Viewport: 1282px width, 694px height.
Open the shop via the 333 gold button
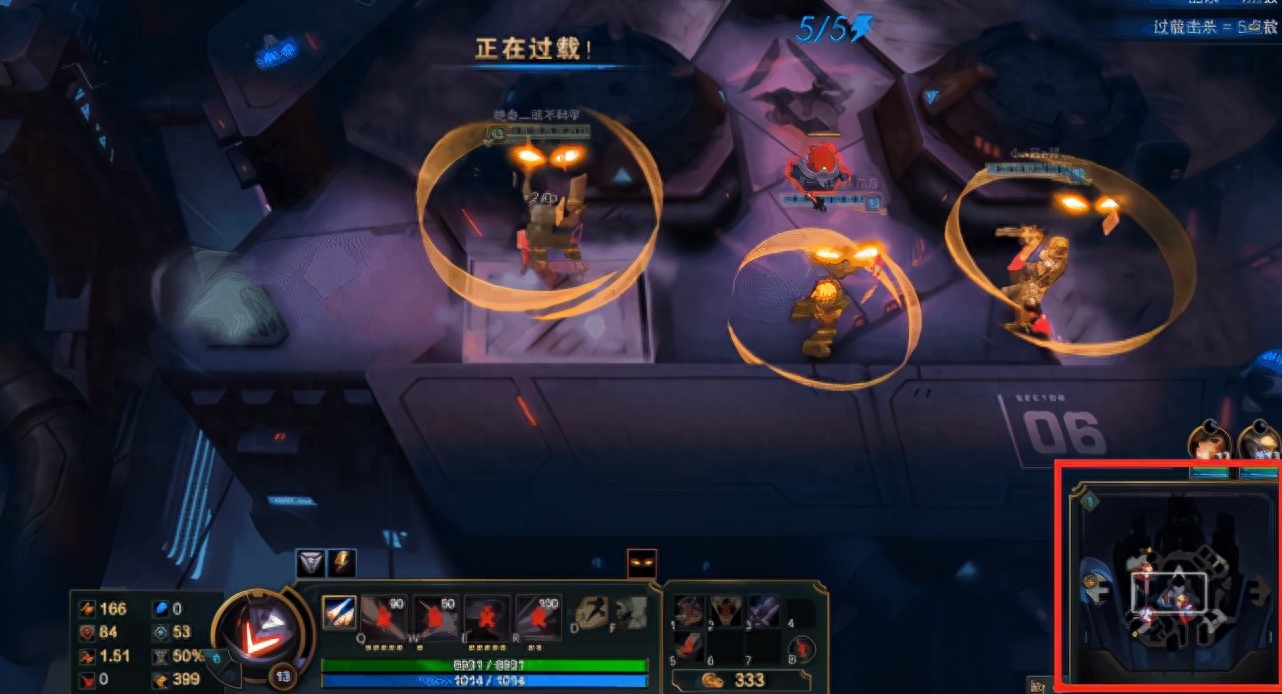pyautogui.click(x=736, y=680)
